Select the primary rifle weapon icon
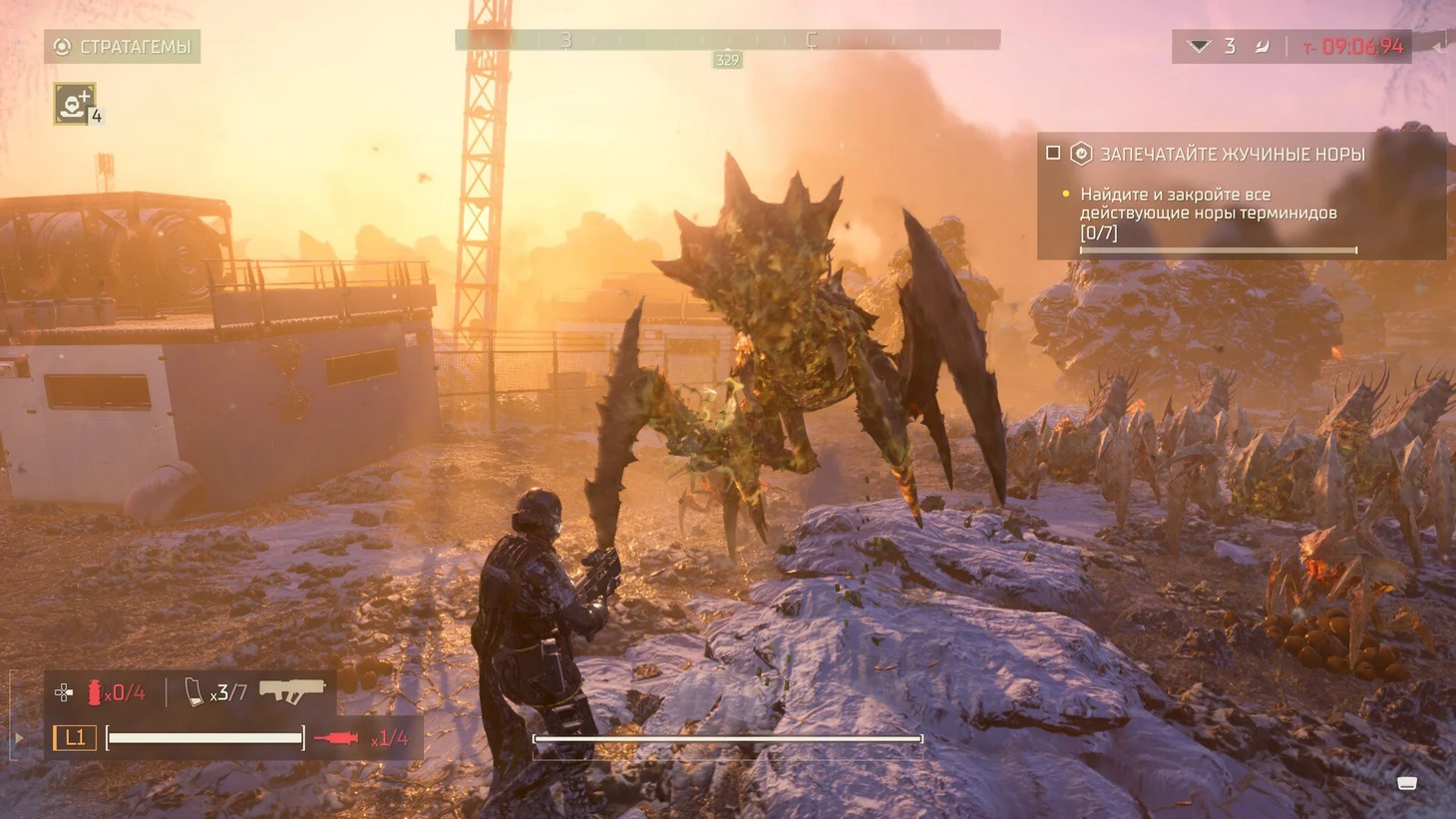 coord(292,689)
